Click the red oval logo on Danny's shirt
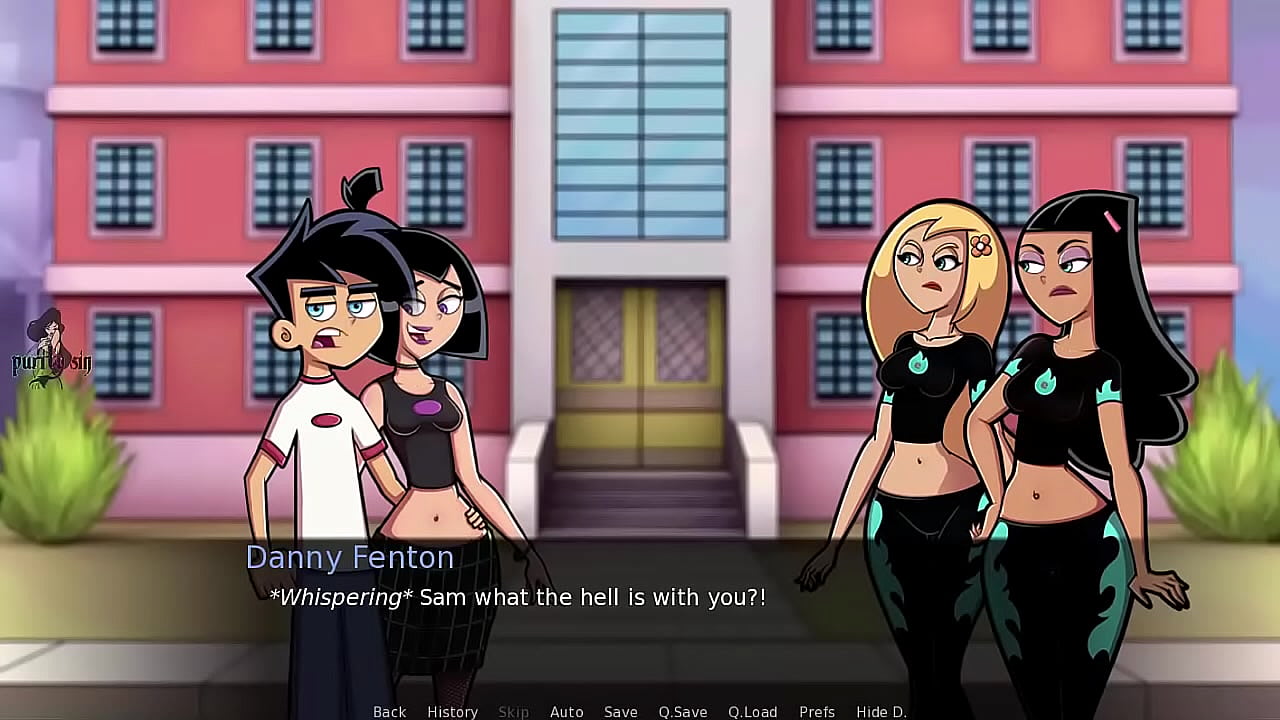The width and height of the screenshot is (1280, 720). coord(329,420)
